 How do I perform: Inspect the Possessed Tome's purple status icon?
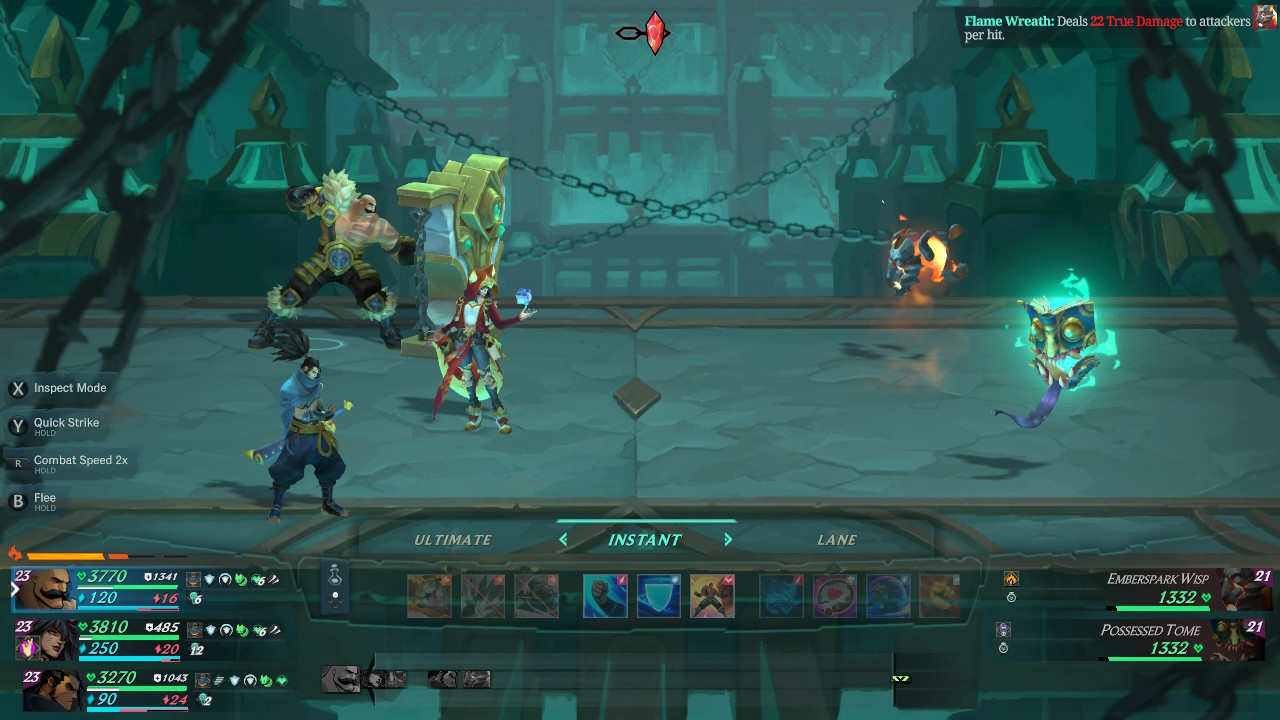pyautogui.click(x=1003, y=630)
